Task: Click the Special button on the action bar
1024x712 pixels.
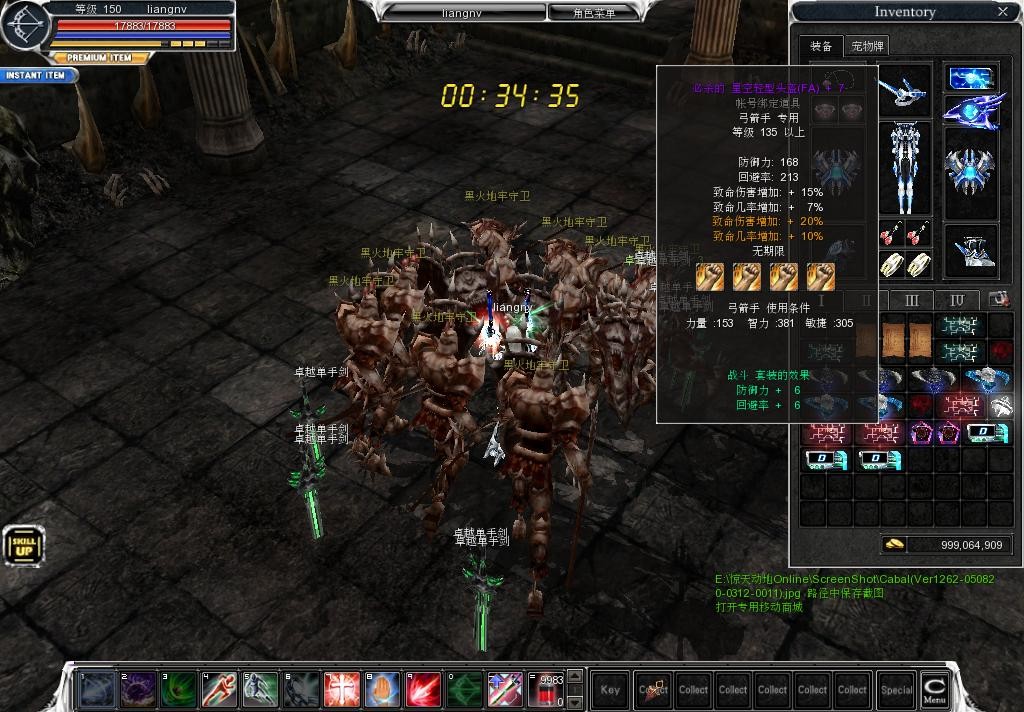Action: click(x=896, y=690)
